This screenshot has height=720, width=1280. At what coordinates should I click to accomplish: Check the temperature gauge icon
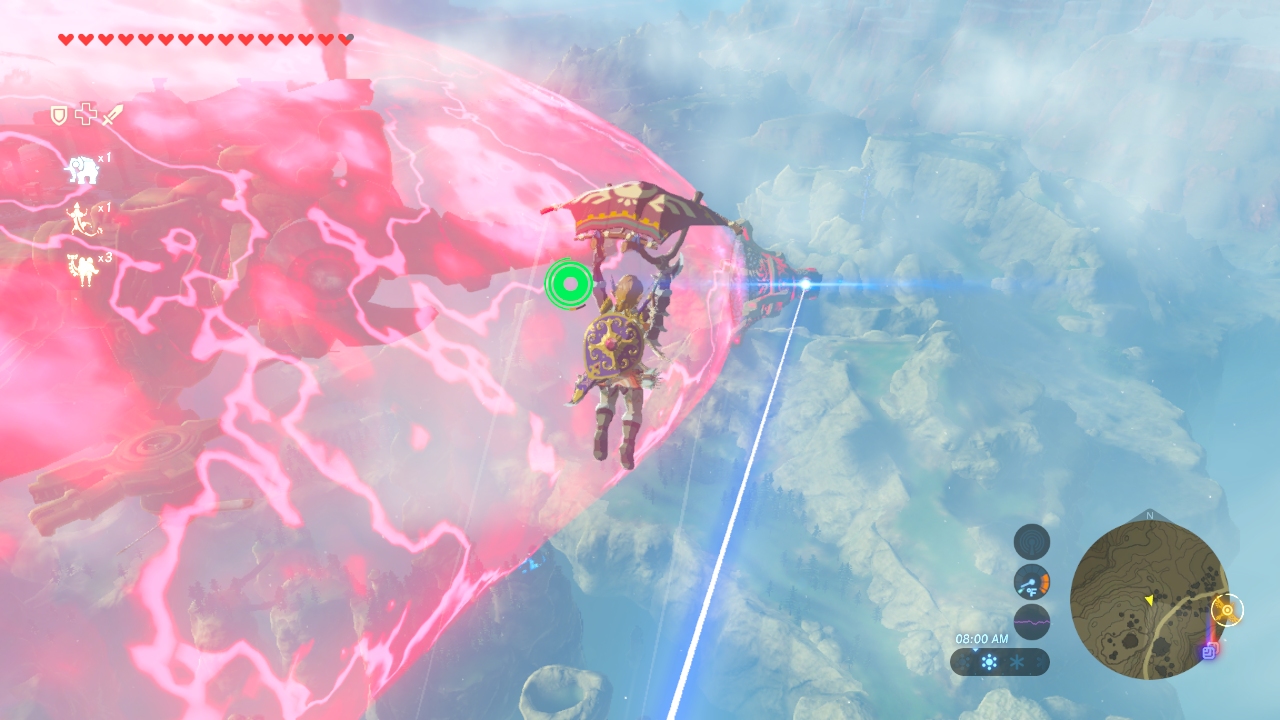[1031, 582]
